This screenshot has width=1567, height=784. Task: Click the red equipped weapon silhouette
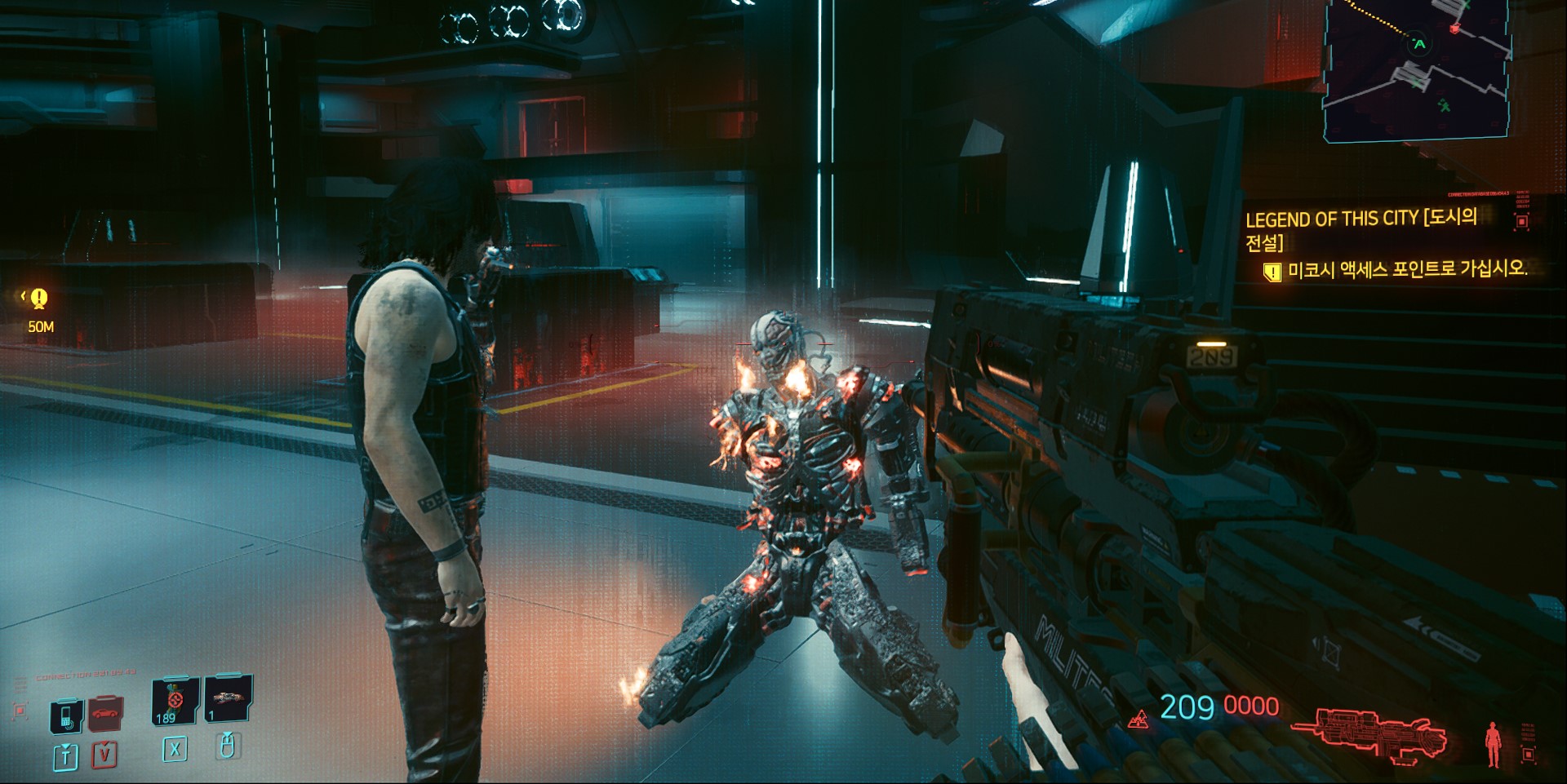(1370, 734)
